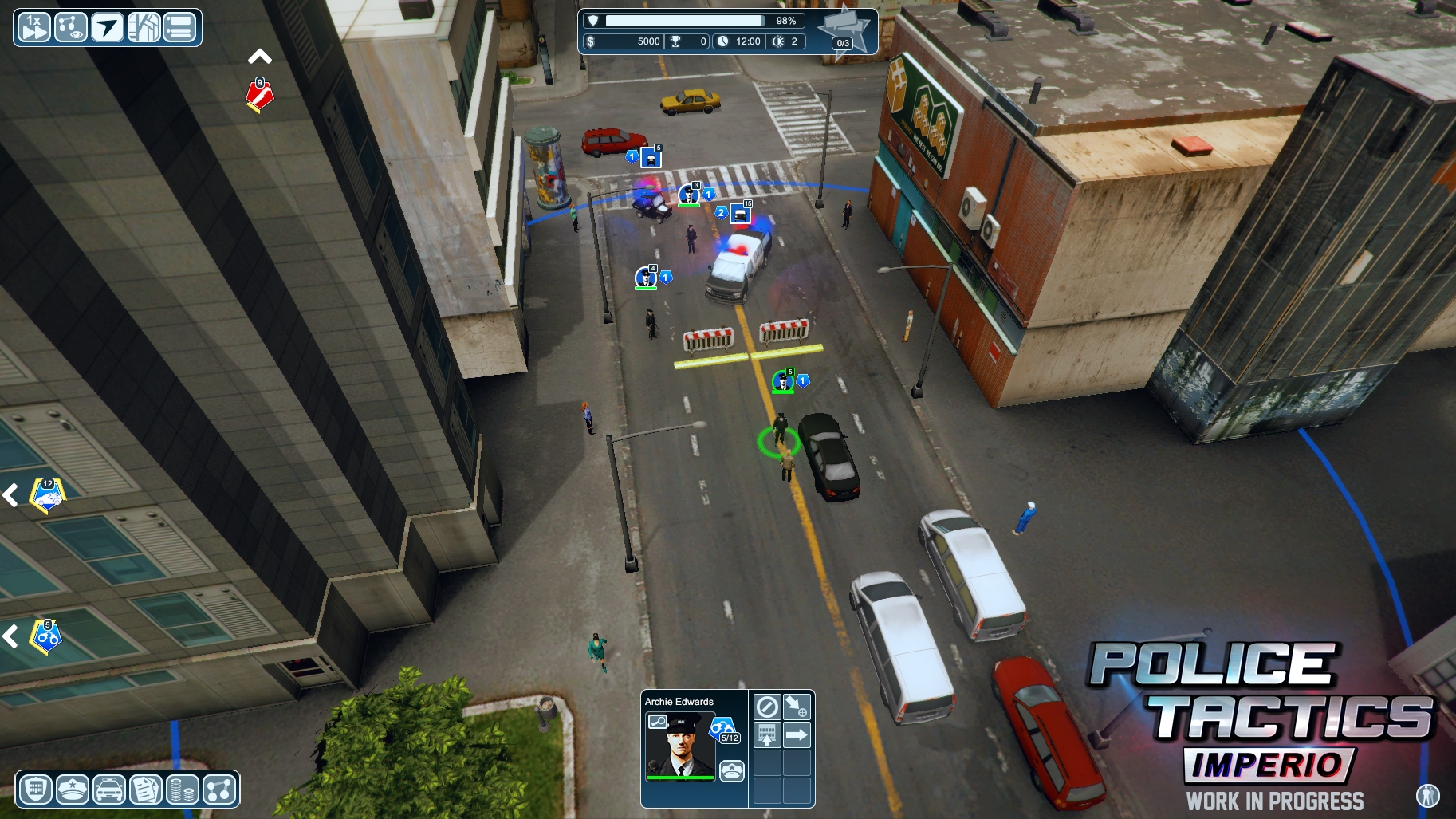Click the red knife crime alert marker

pos(260,96)
